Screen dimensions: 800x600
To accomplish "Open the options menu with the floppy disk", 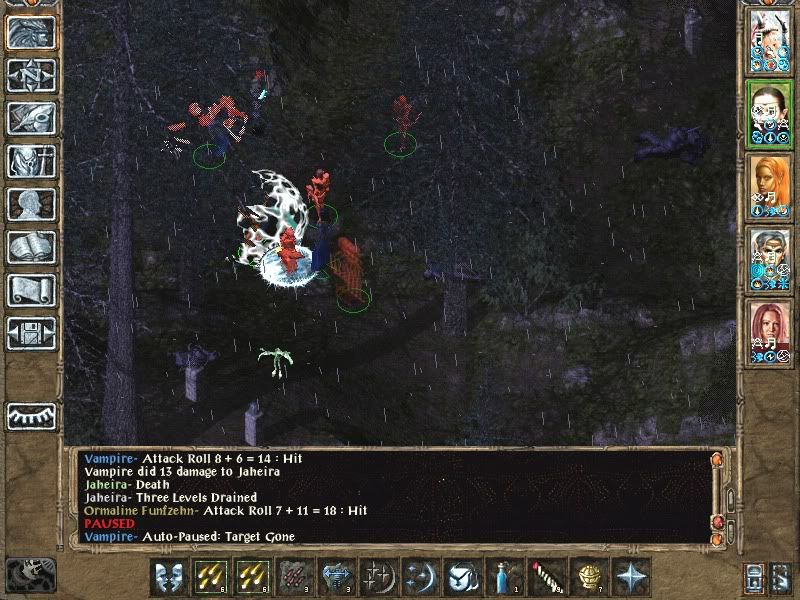I will (31, 333).
